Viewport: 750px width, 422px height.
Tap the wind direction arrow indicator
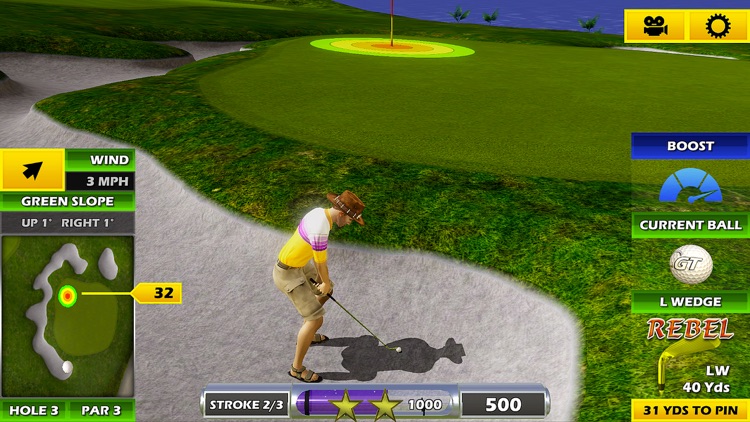[x=32, y=170]
